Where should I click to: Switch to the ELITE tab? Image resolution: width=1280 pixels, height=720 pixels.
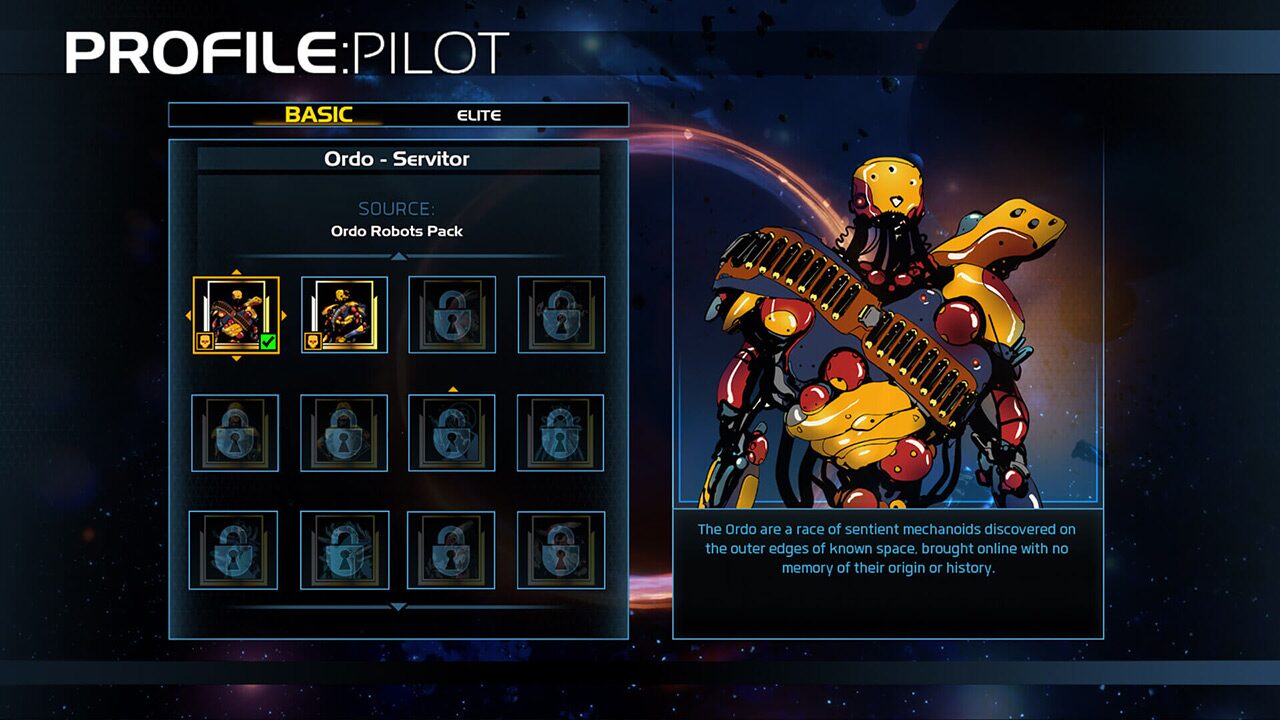(x=479, y=115)
